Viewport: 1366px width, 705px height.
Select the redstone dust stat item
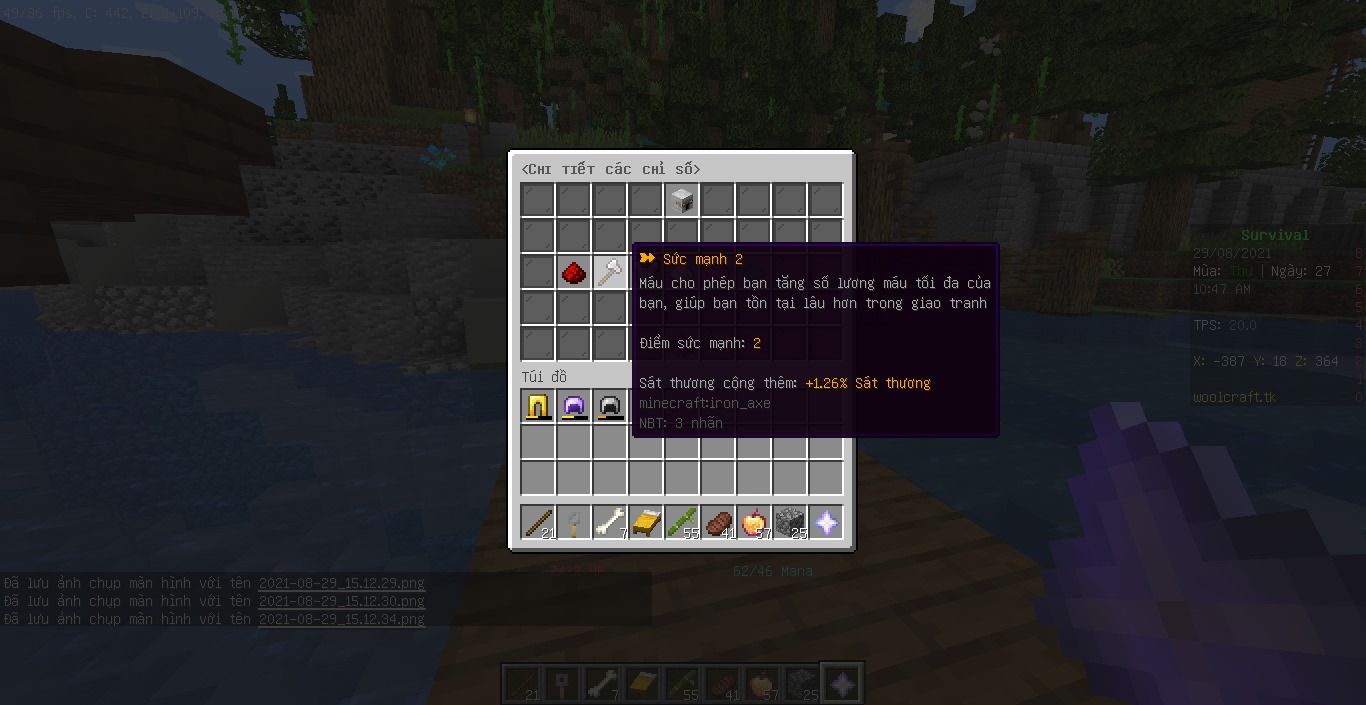click(574, 272)
